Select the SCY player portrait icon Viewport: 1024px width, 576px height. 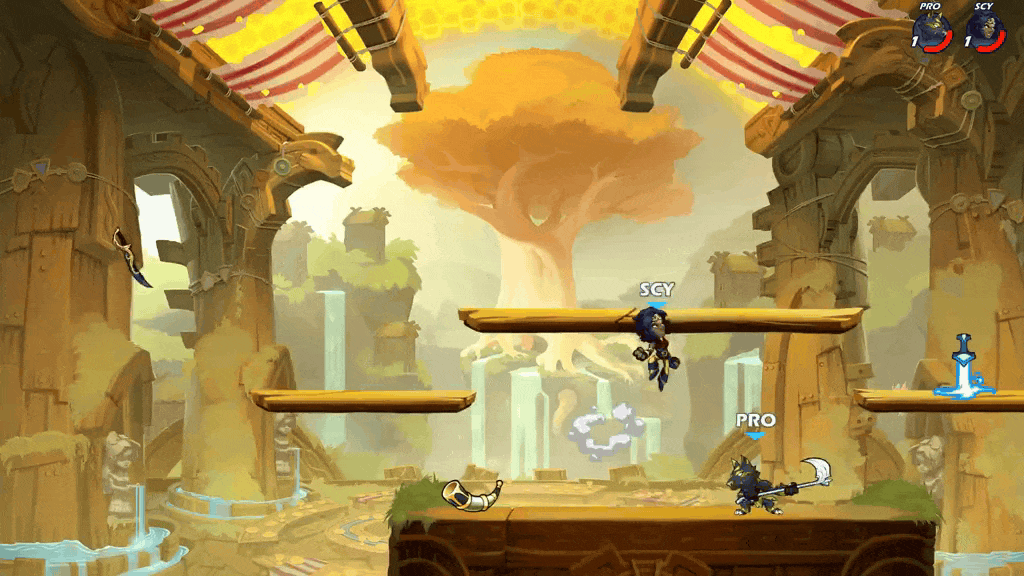(986, 30)
